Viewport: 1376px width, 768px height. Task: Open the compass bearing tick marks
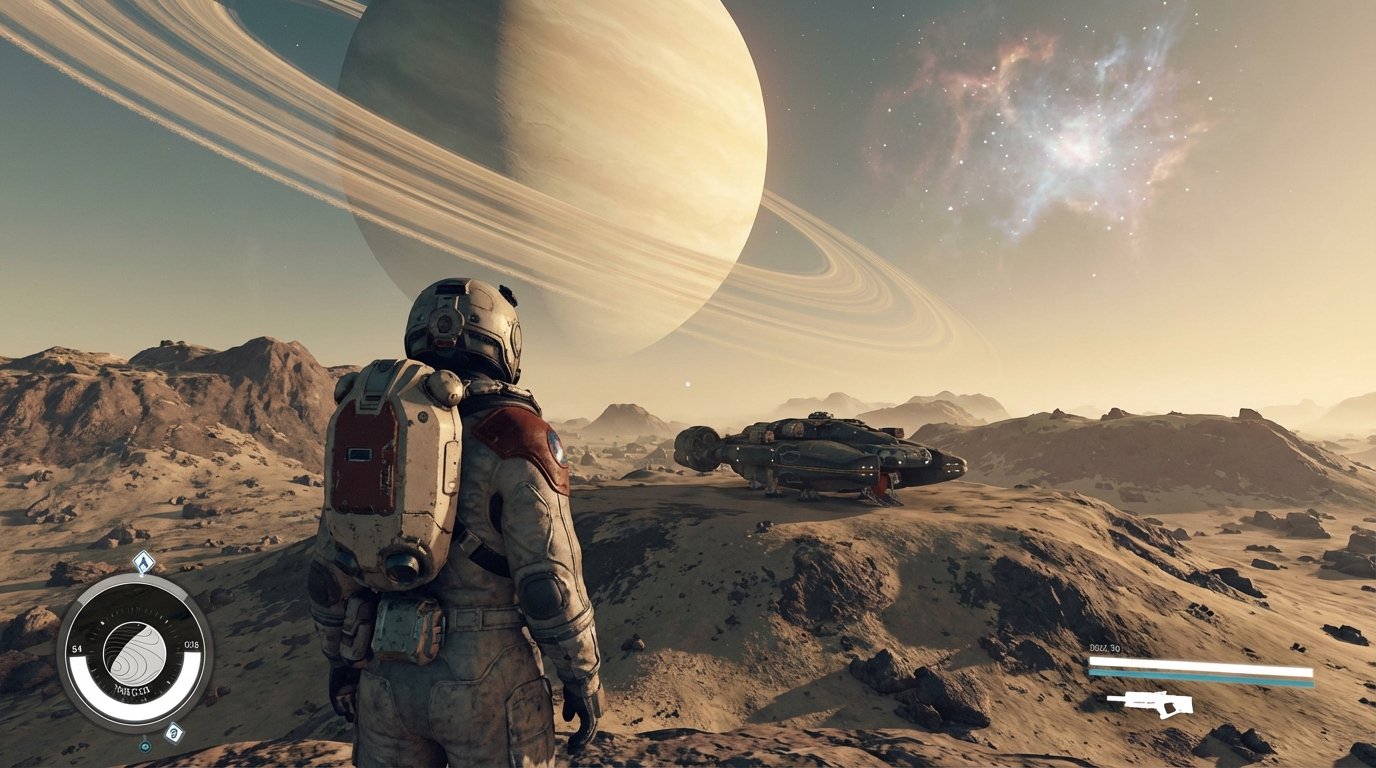click(134, 615)
